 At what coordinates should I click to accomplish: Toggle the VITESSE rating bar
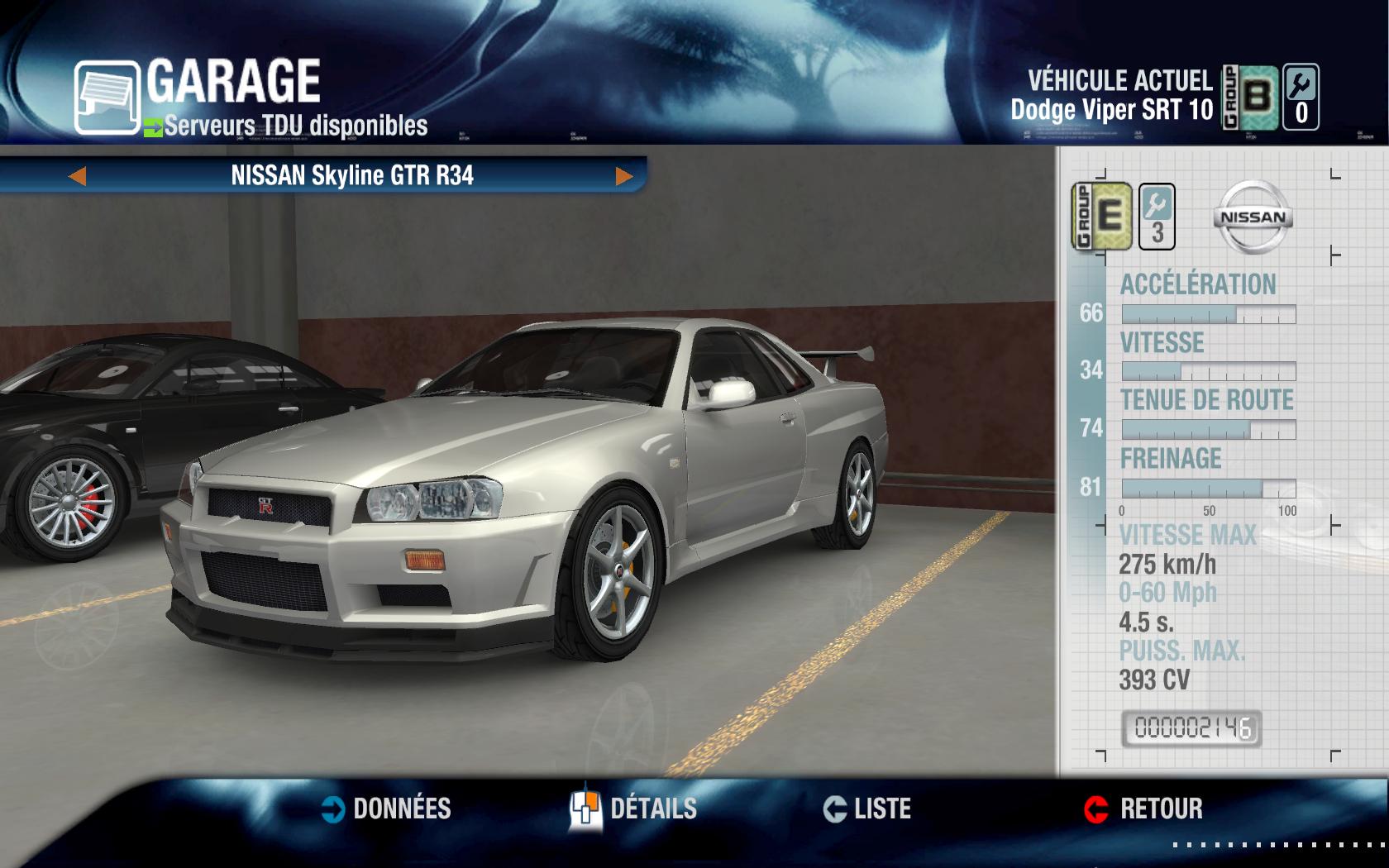click(1207, 370)
